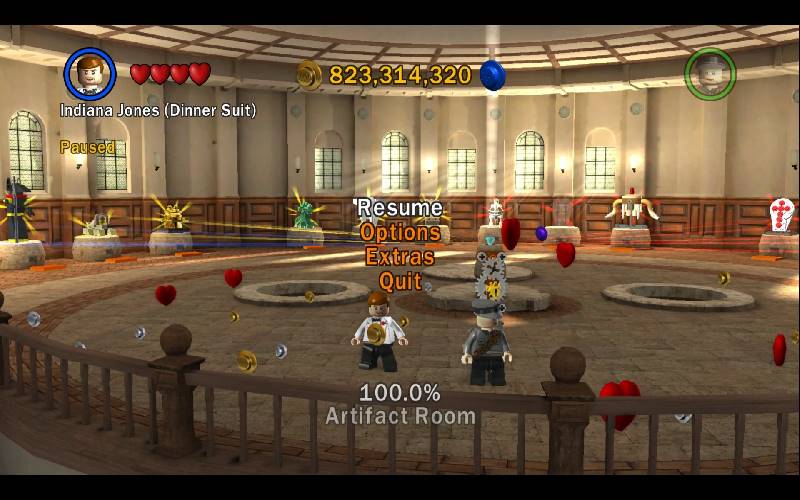Viewport: 800px width, 500px height.
Task: Select the player two character portrait
Action: [x=710, y=73]
